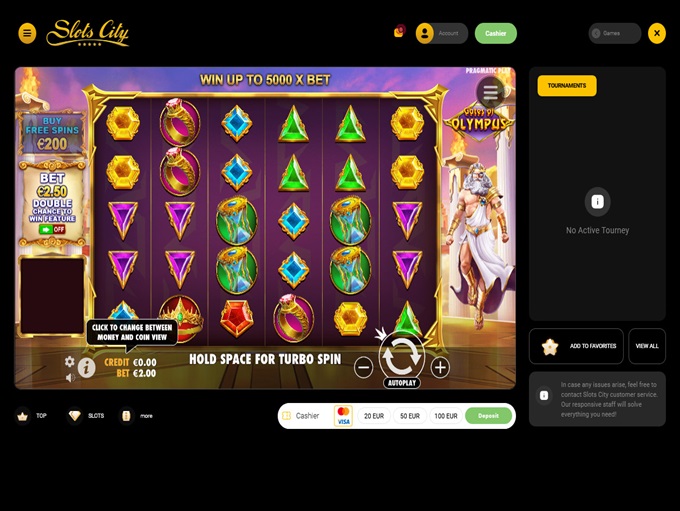Open the Tournaments tab
Viewport: 680px width, 511px height.
coord(567,86)
